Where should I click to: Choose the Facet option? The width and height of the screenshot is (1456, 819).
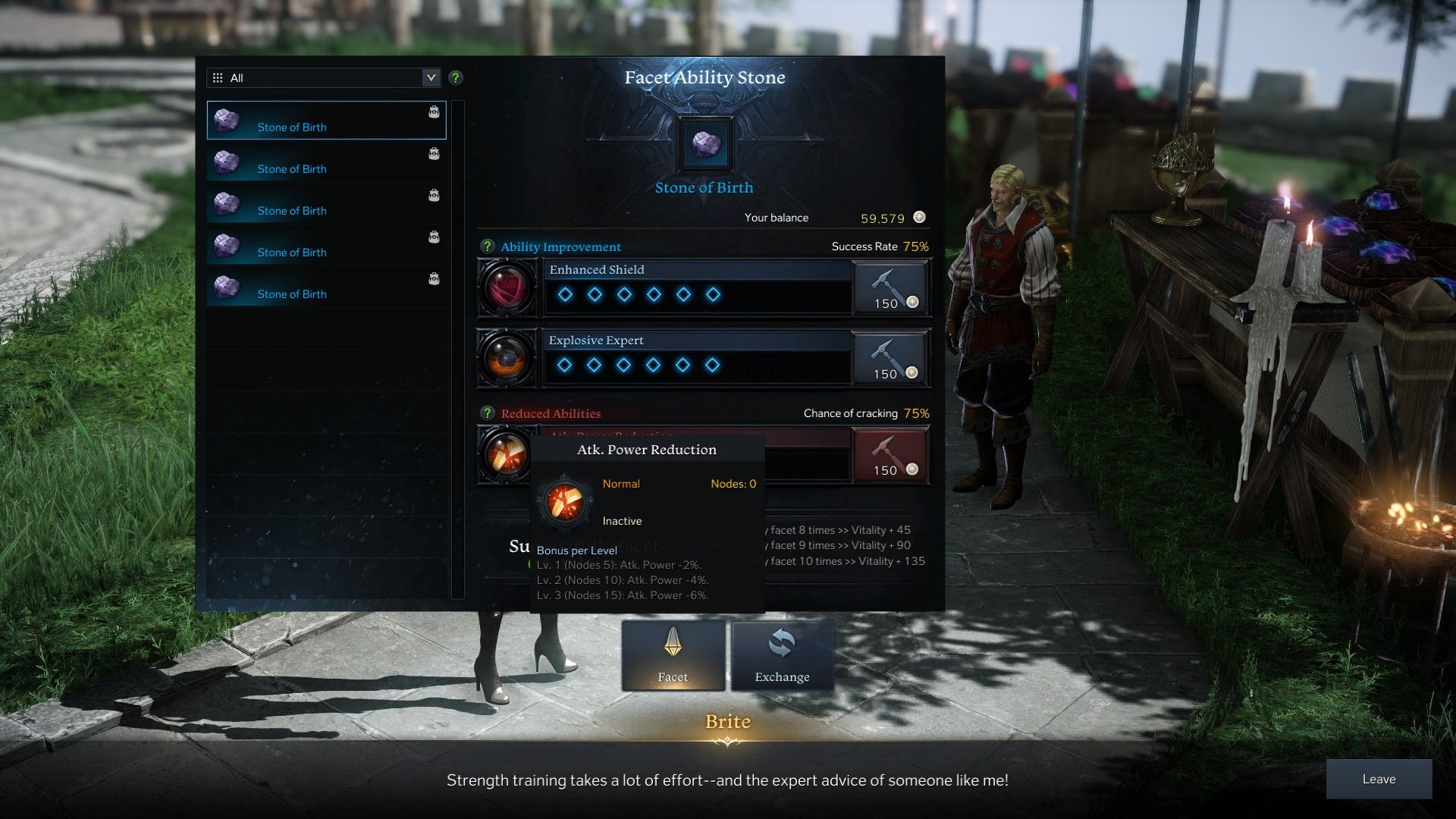673,656
